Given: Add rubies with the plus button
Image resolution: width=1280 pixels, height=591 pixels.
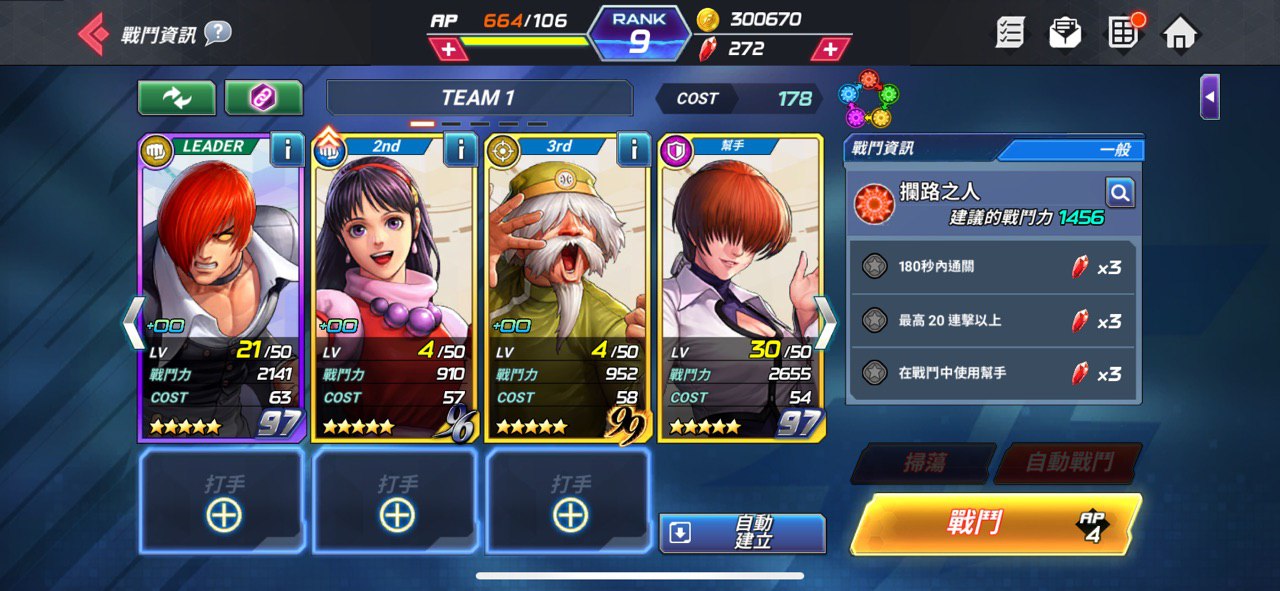Looking at the screenshot, I should tap(830, 48).
